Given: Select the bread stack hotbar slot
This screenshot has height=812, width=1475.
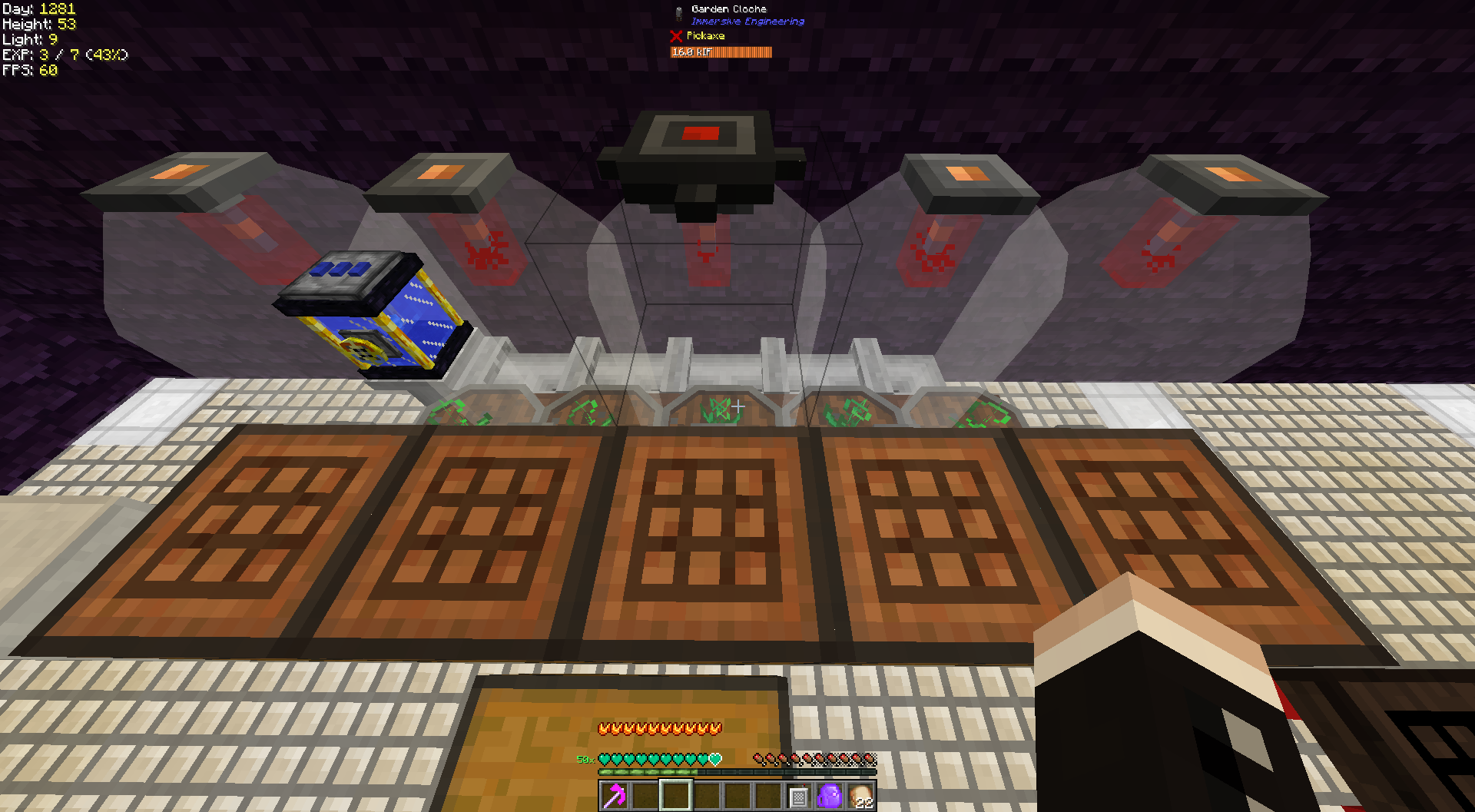Looking at the screenshot, I should [861, 796].
